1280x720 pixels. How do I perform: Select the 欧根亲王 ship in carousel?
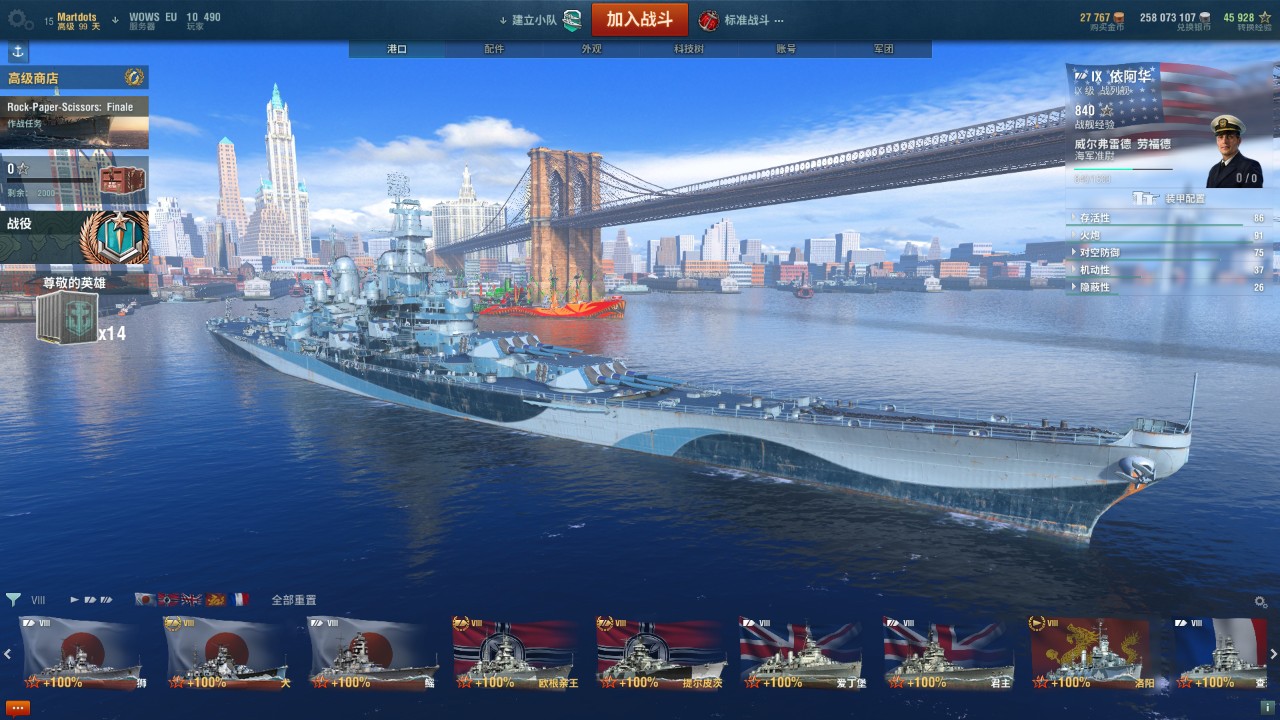pos(514,654)
